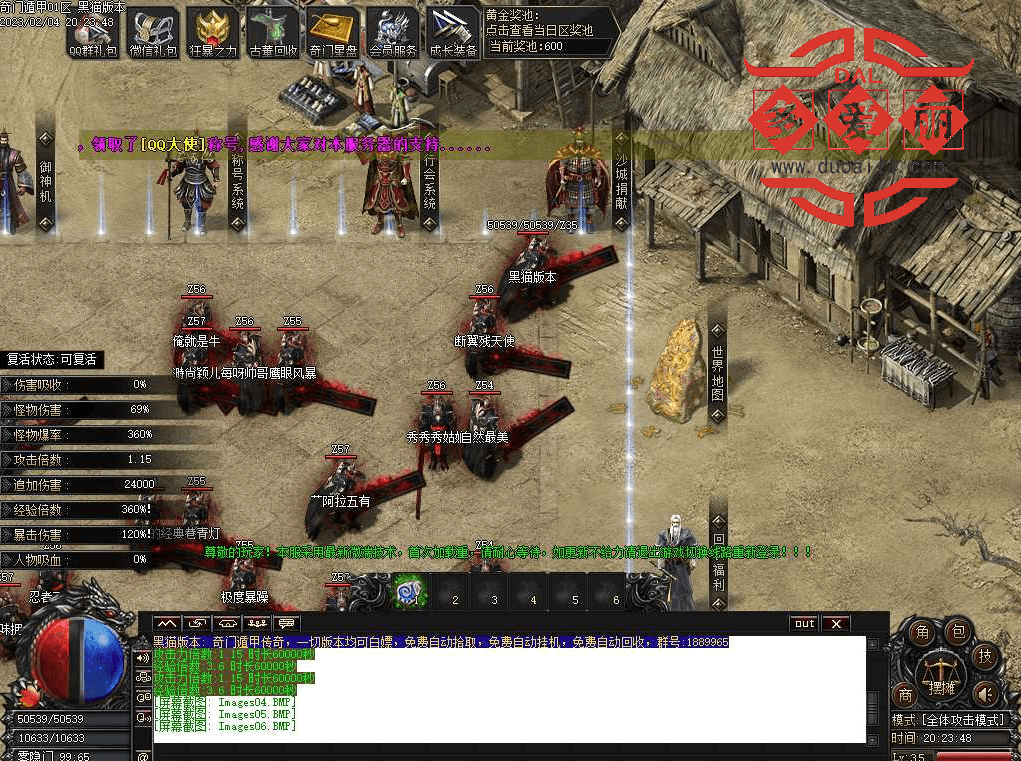Screen dimensions: 1021x761
Task: Open the 奇门星盘 star chart
Action: (333, 34)
